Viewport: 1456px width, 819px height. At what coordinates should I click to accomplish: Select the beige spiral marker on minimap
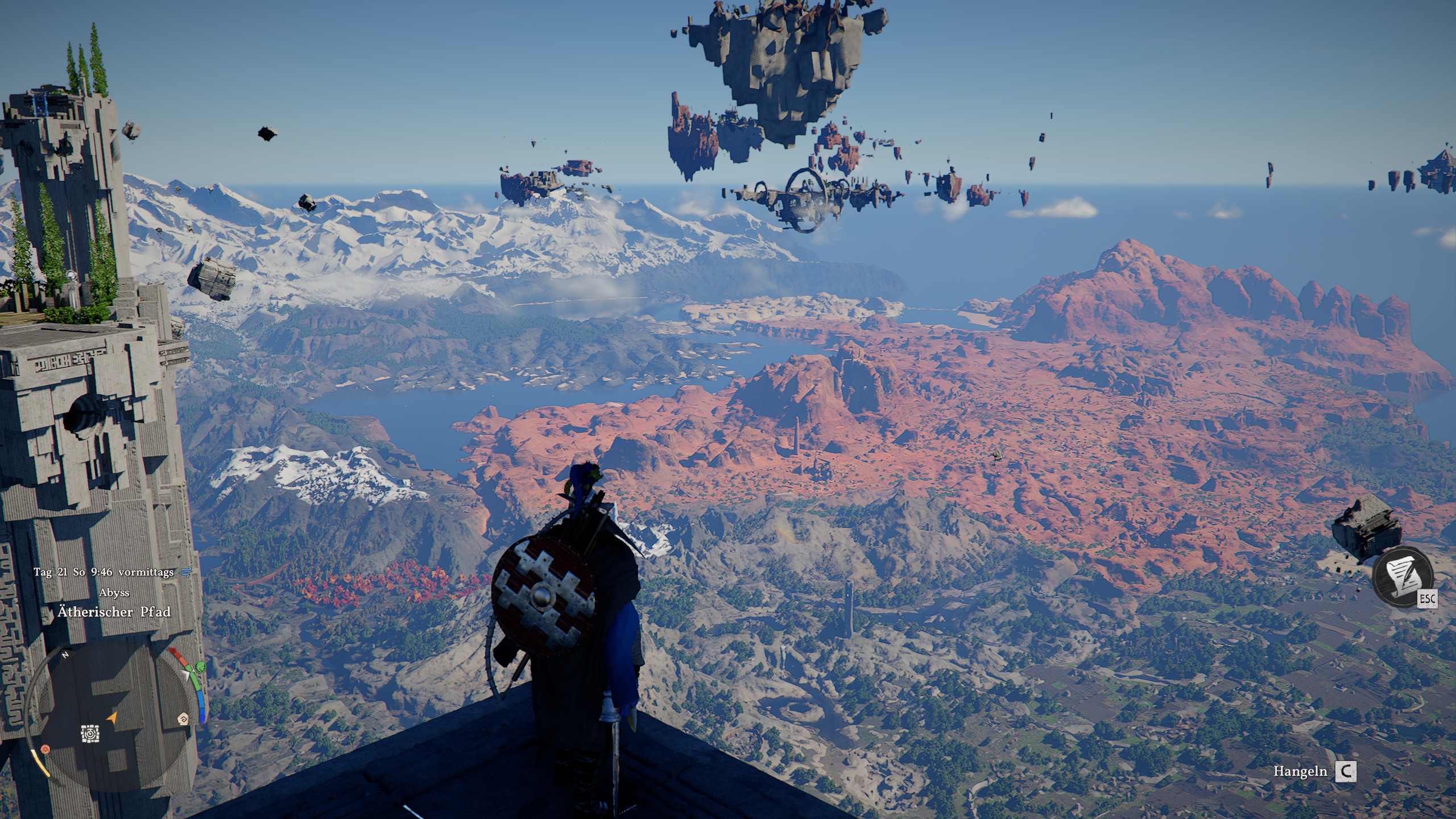[184, 719]
